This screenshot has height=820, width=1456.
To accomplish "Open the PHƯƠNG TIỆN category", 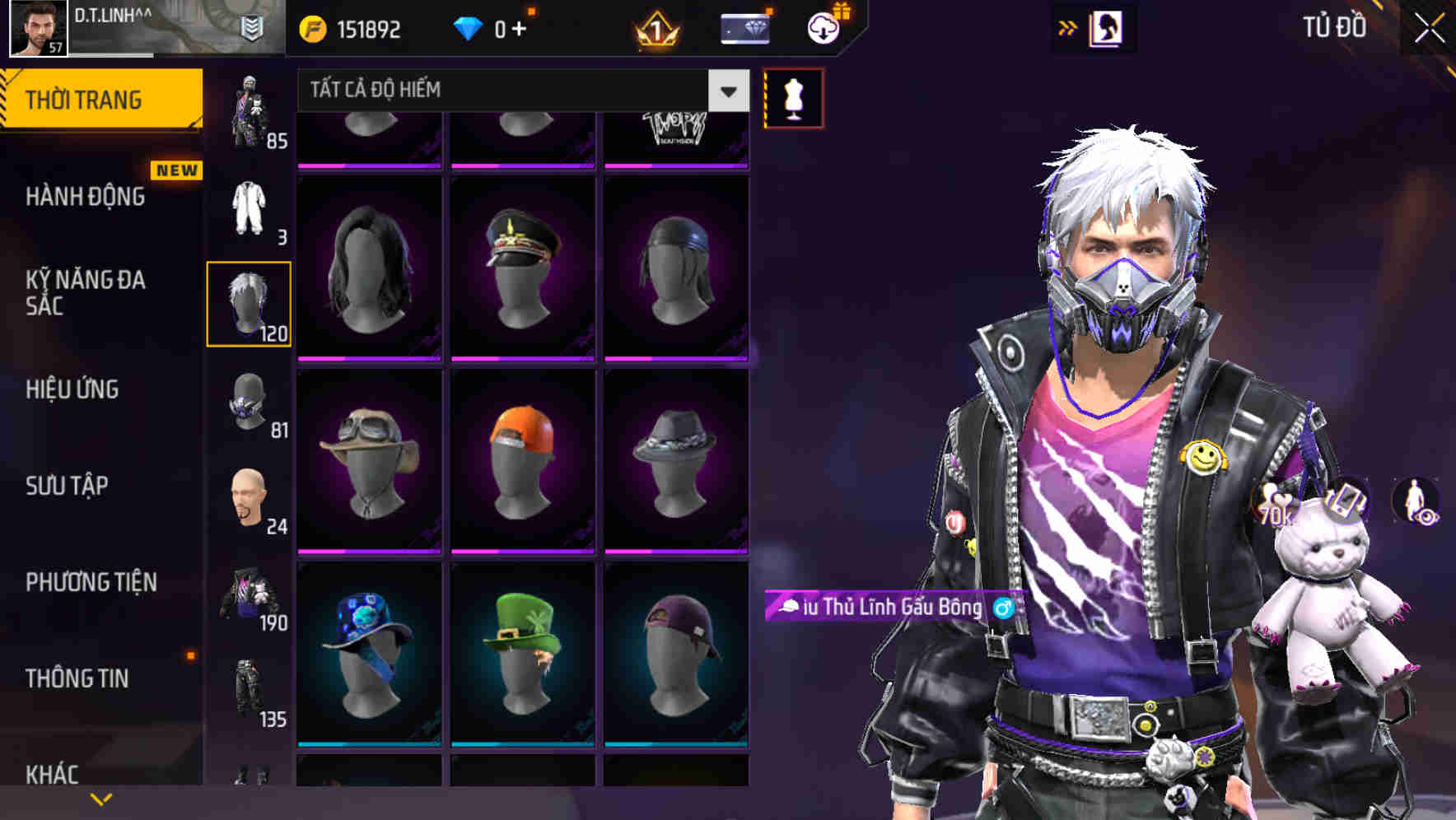I will click(x=91, y=581).
